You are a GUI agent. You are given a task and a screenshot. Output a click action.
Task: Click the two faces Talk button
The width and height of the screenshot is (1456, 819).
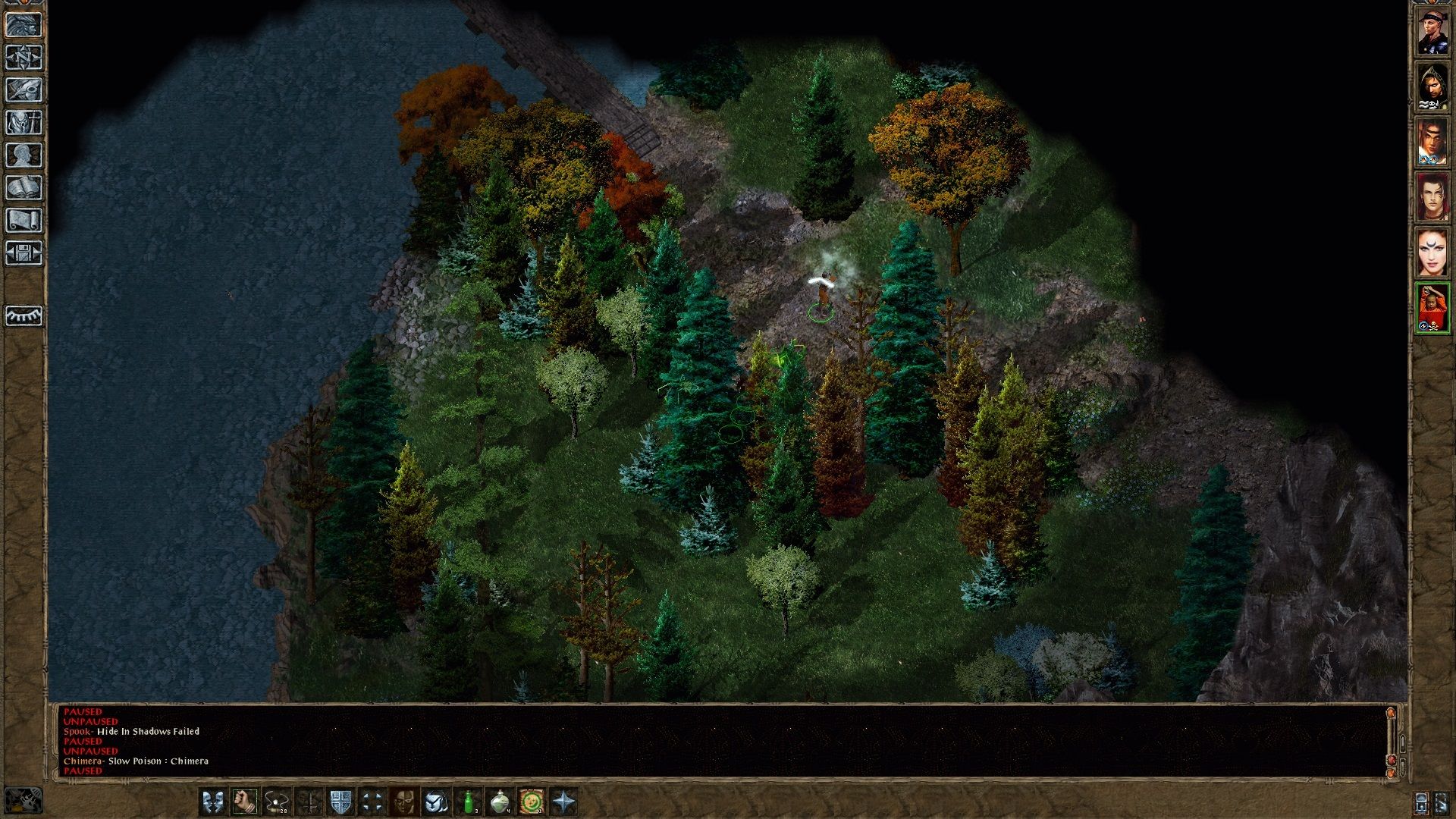point(212,802)
